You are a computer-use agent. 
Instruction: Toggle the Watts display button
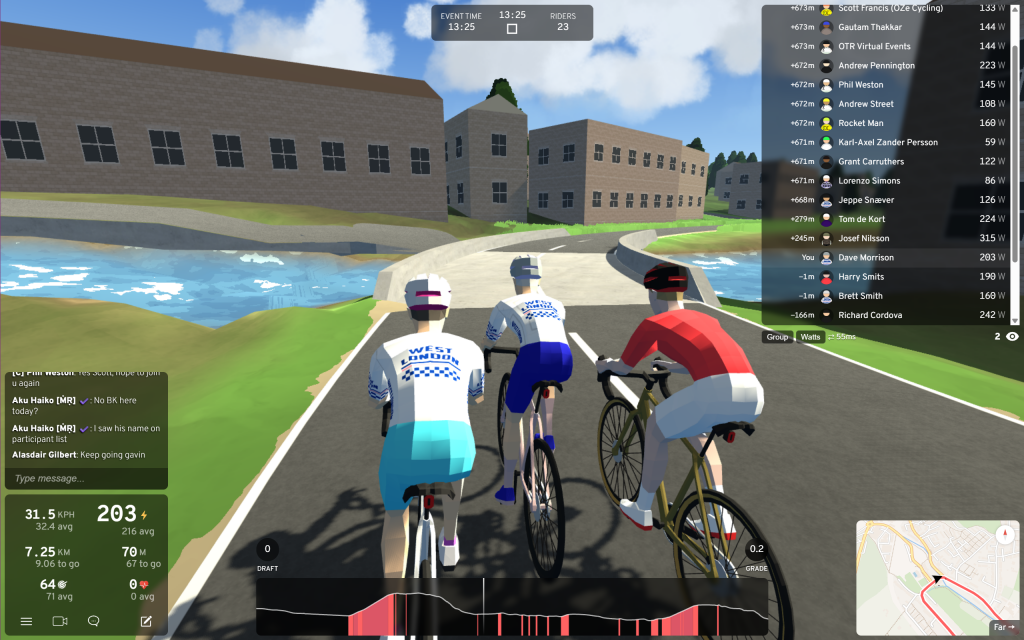[810, 337]
